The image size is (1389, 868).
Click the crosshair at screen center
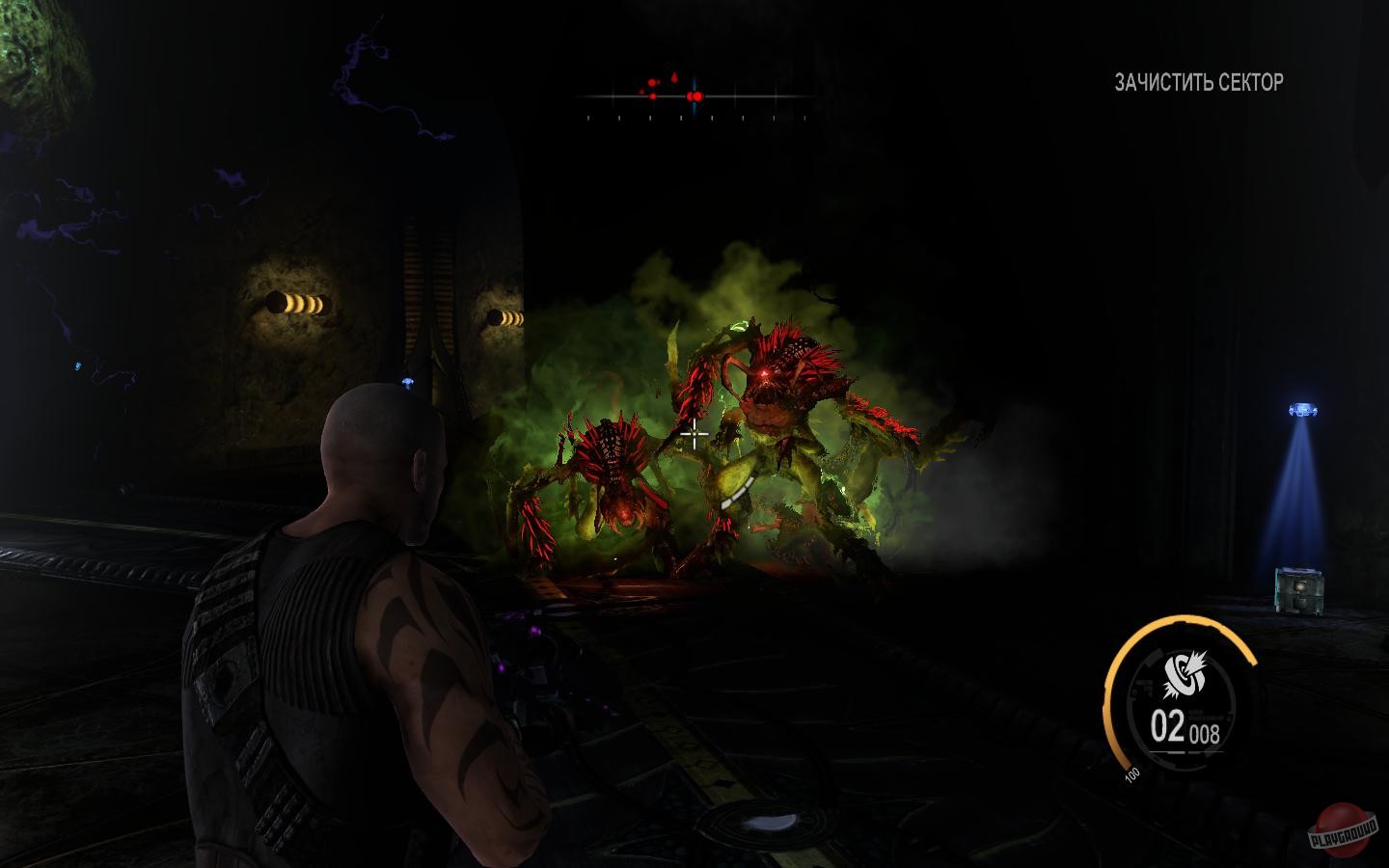point(694,436)
